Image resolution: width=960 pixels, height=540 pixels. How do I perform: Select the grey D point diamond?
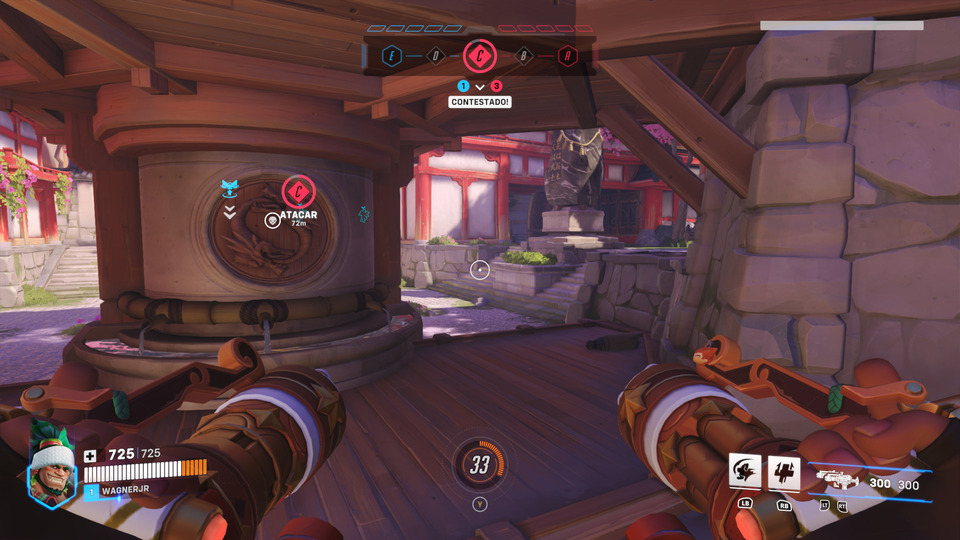click(434, 56)
